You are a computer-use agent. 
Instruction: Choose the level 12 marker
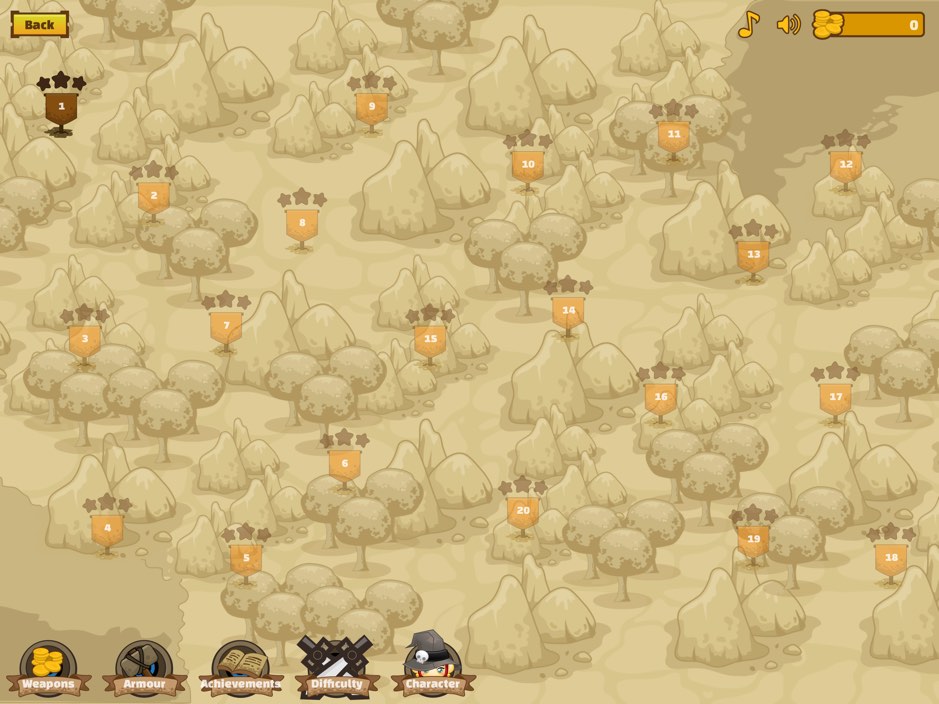[x=846, y=165]
